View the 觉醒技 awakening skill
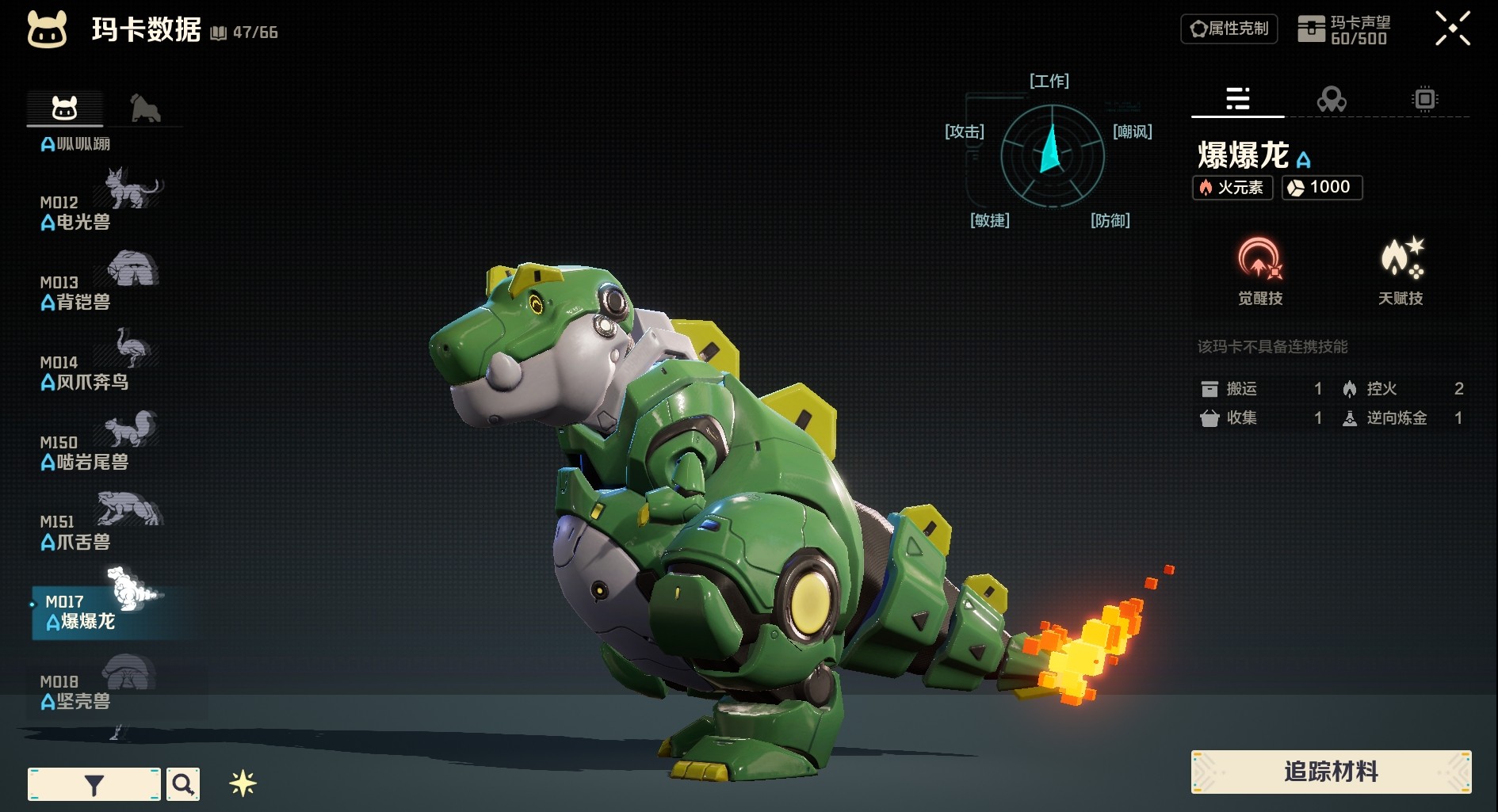This screenshot has width=1498, height=812. click(x=1259, y=271)
